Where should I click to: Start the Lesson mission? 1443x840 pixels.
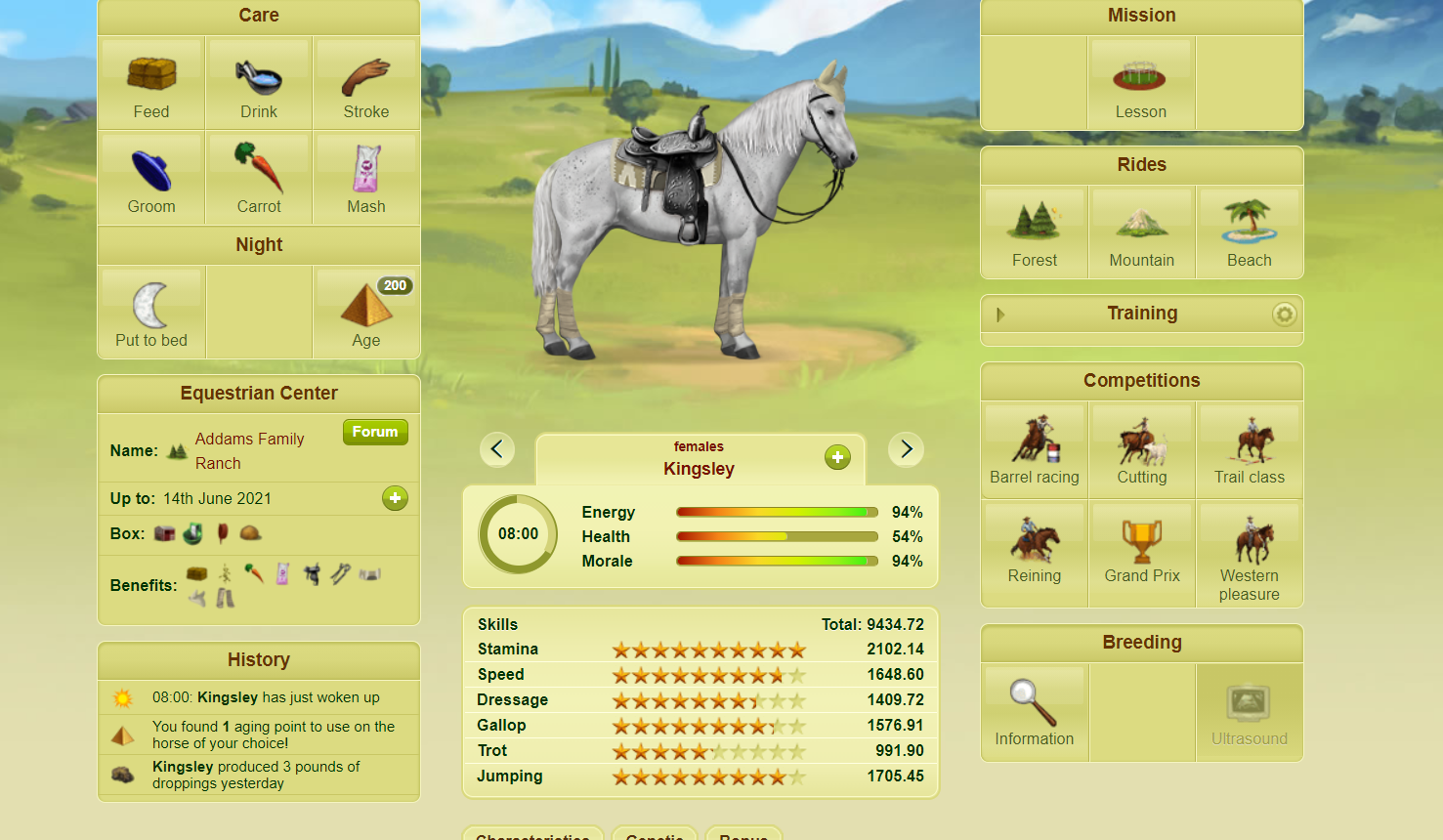click(x=1141, y=85)
